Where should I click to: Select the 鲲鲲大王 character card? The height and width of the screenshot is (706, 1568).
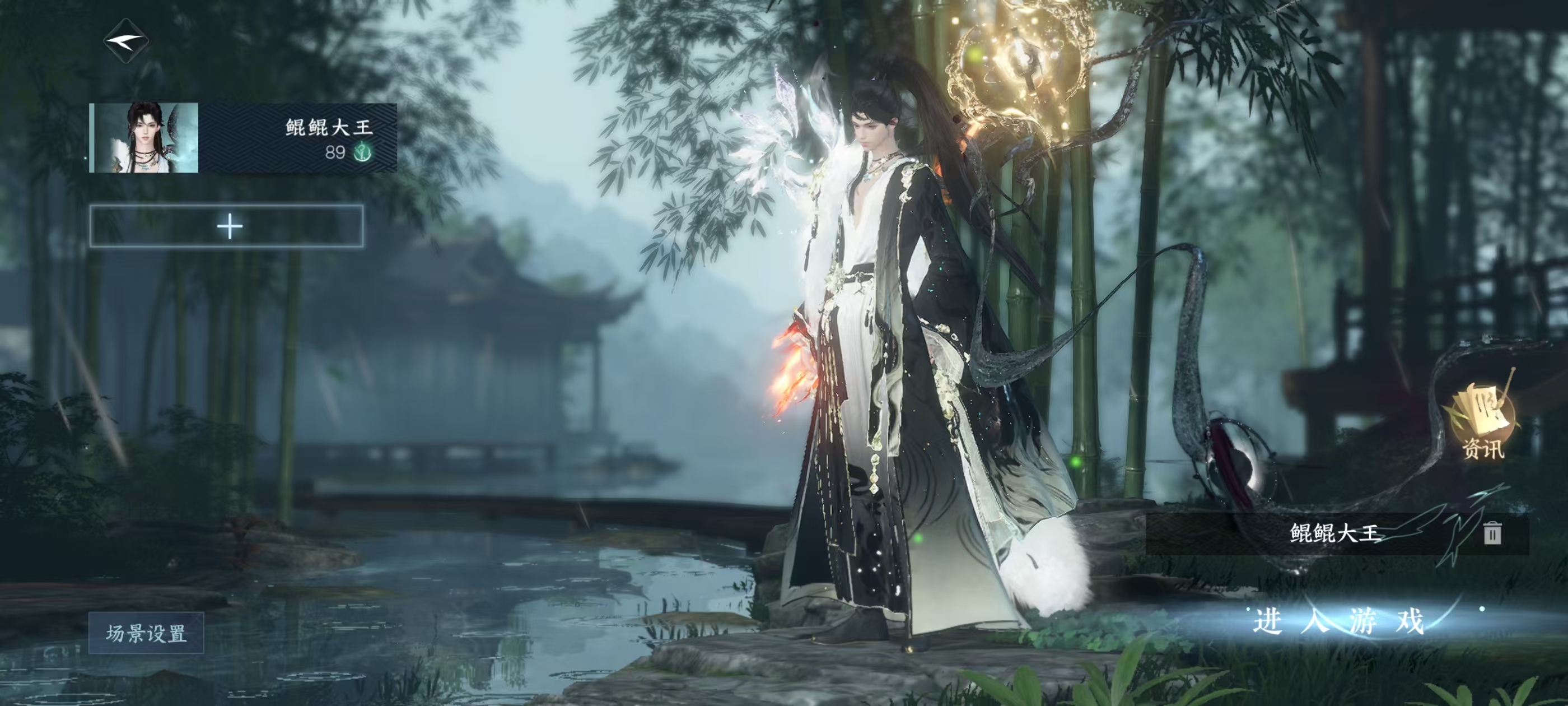243,138
